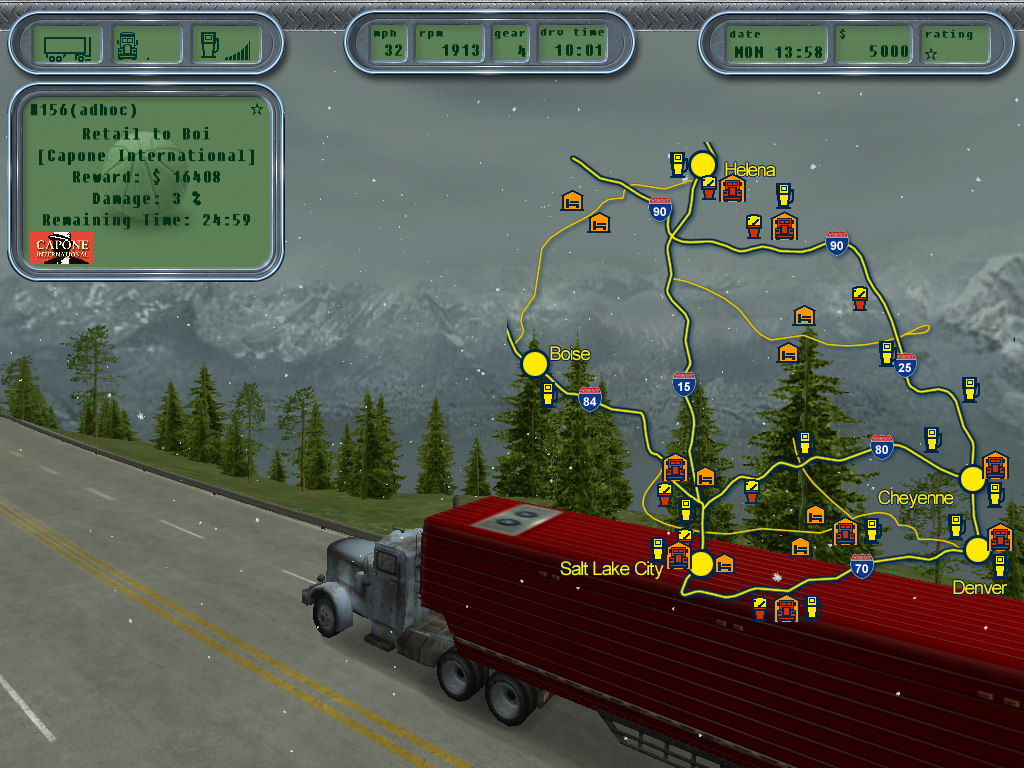This screenshot has height=768, width=1024.
Task: Click the trailer status icon
Action: pyautogui.click(x=68, y=45)
